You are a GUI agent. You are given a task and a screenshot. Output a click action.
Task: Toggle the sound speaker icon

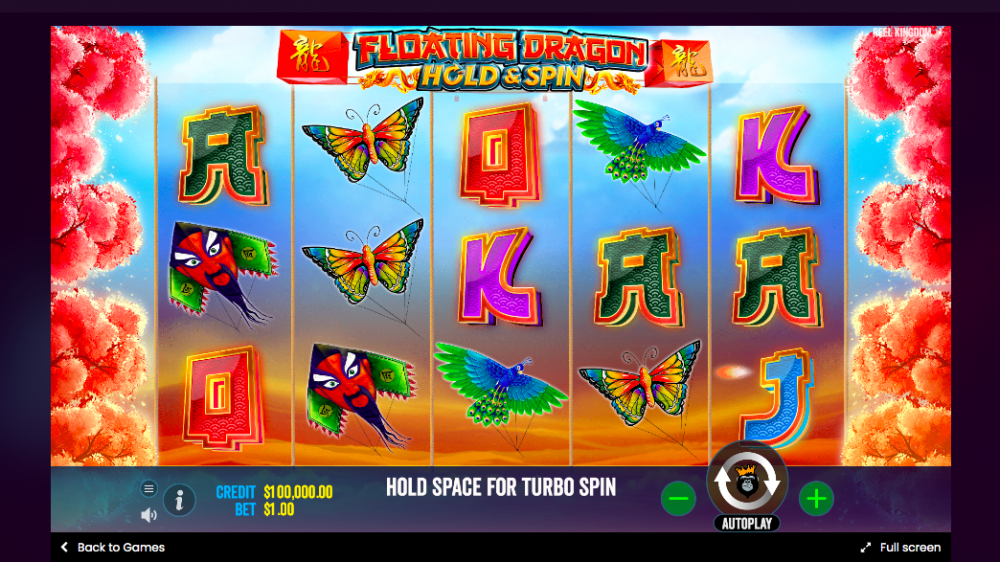click(149, 515)
